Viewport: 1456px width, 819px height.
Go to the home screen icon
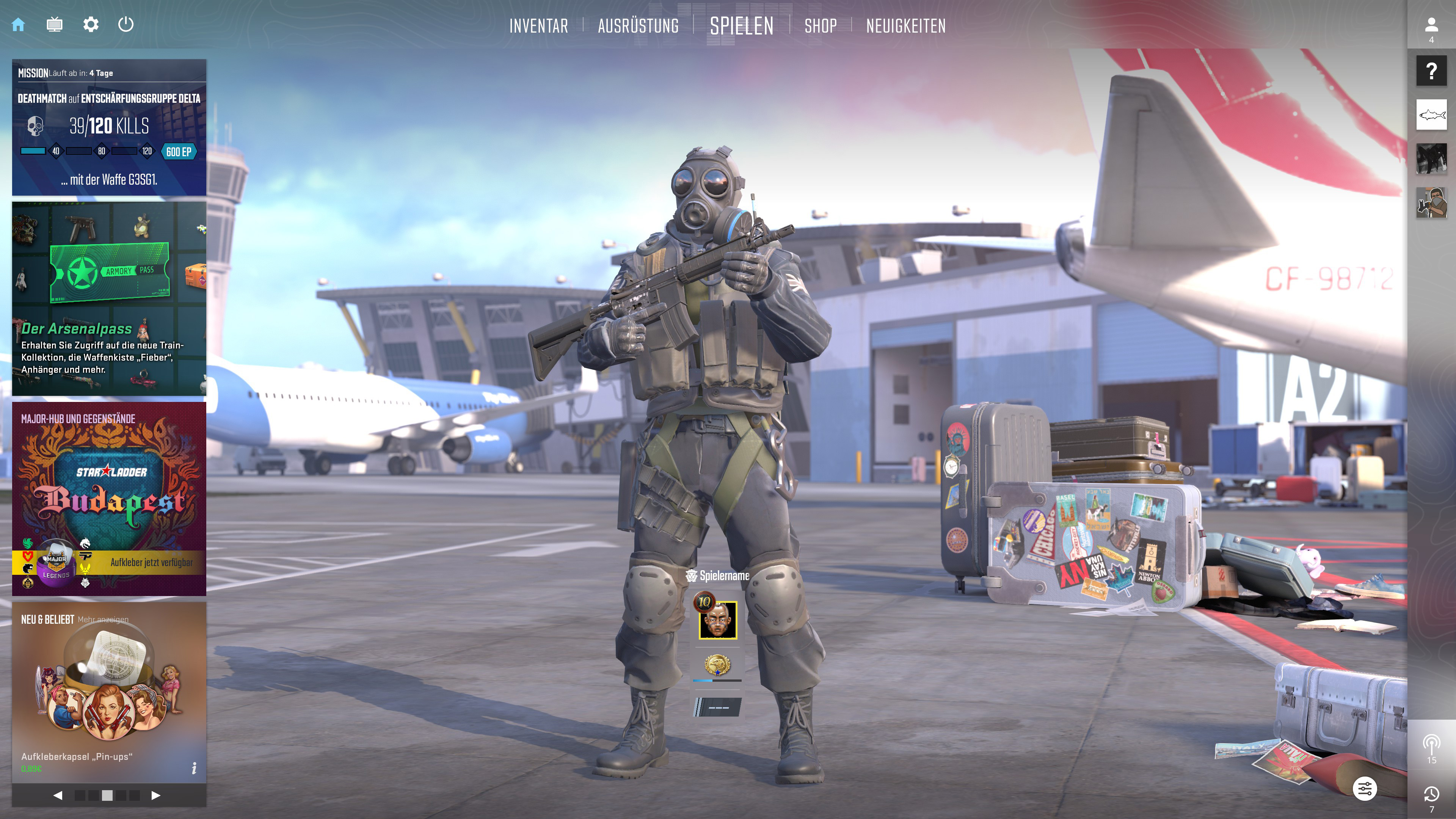click(18, 25)
